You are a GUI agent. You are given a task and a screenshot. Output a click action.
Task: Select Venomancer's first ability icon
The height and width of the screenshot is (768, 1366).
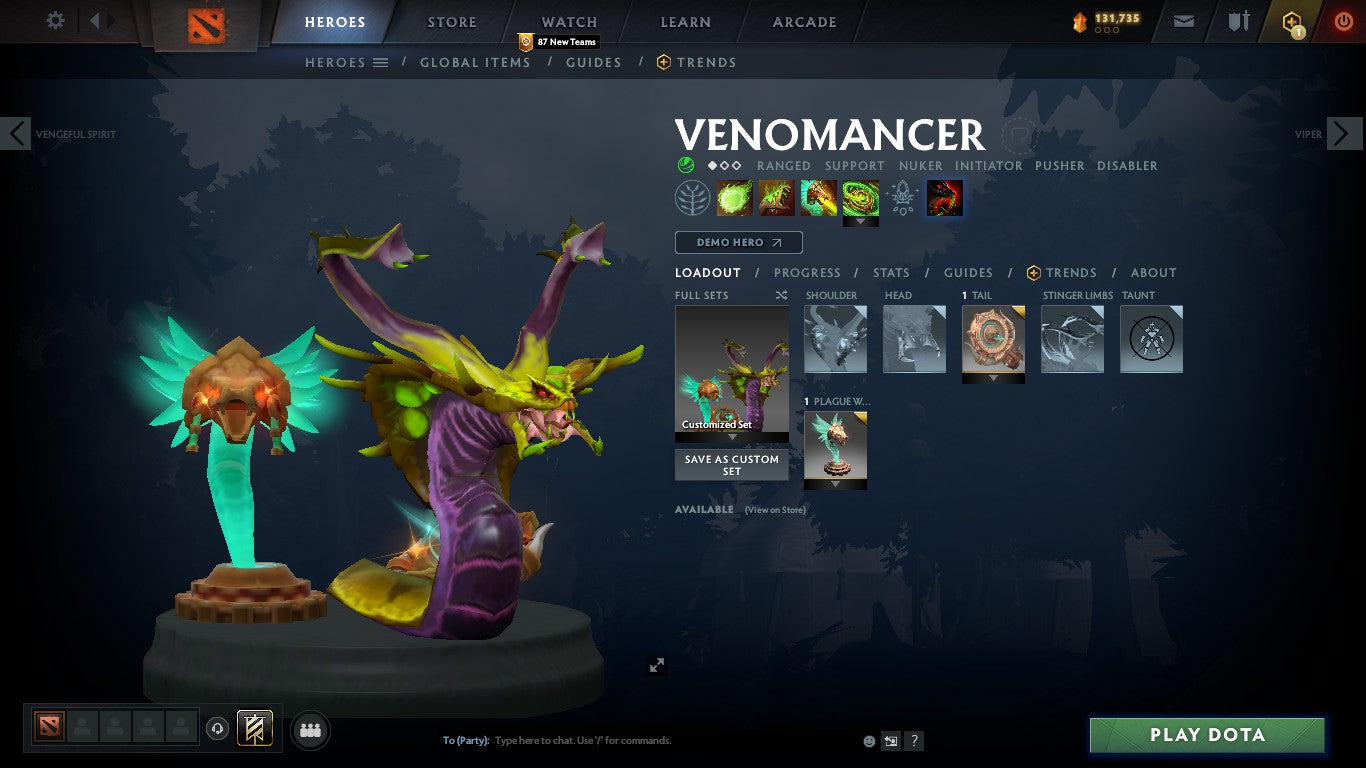pyautogui.click(x=735, y=197)
